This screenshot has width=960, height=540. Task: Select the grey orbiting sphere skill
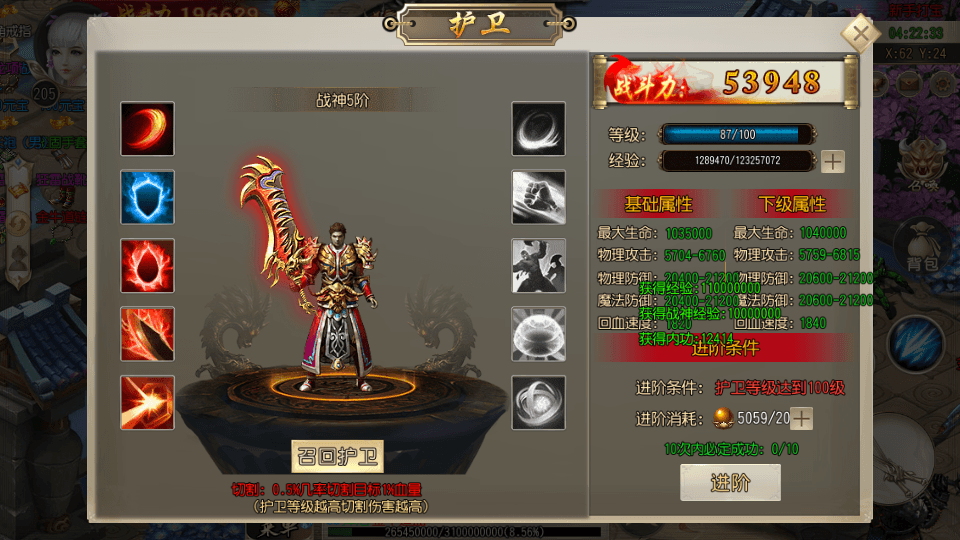tap(538, 402)
